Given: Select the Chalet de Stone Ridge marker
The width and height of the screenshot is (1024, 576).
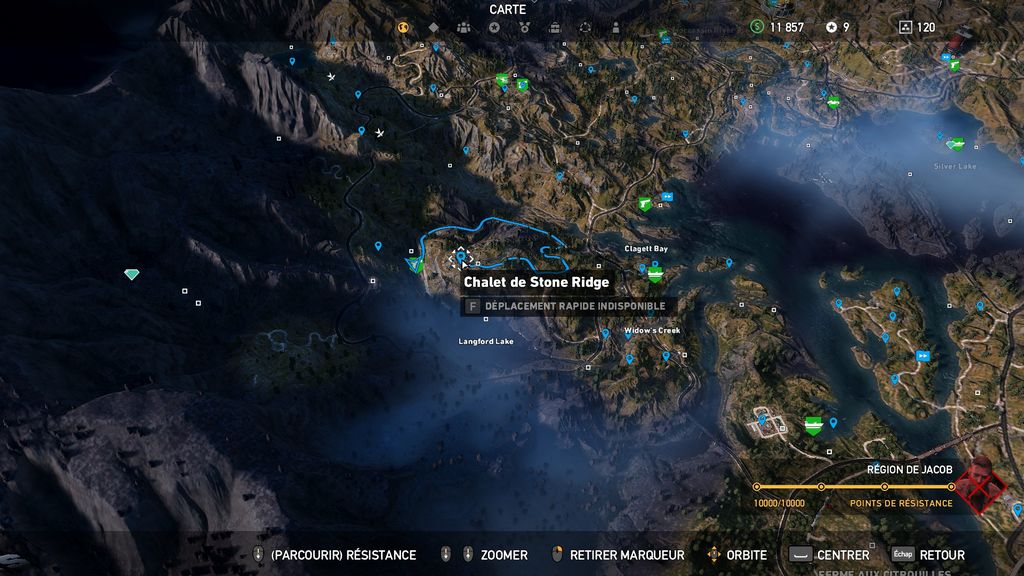Looking at the screenshot, I should click(x=461, y=258).
